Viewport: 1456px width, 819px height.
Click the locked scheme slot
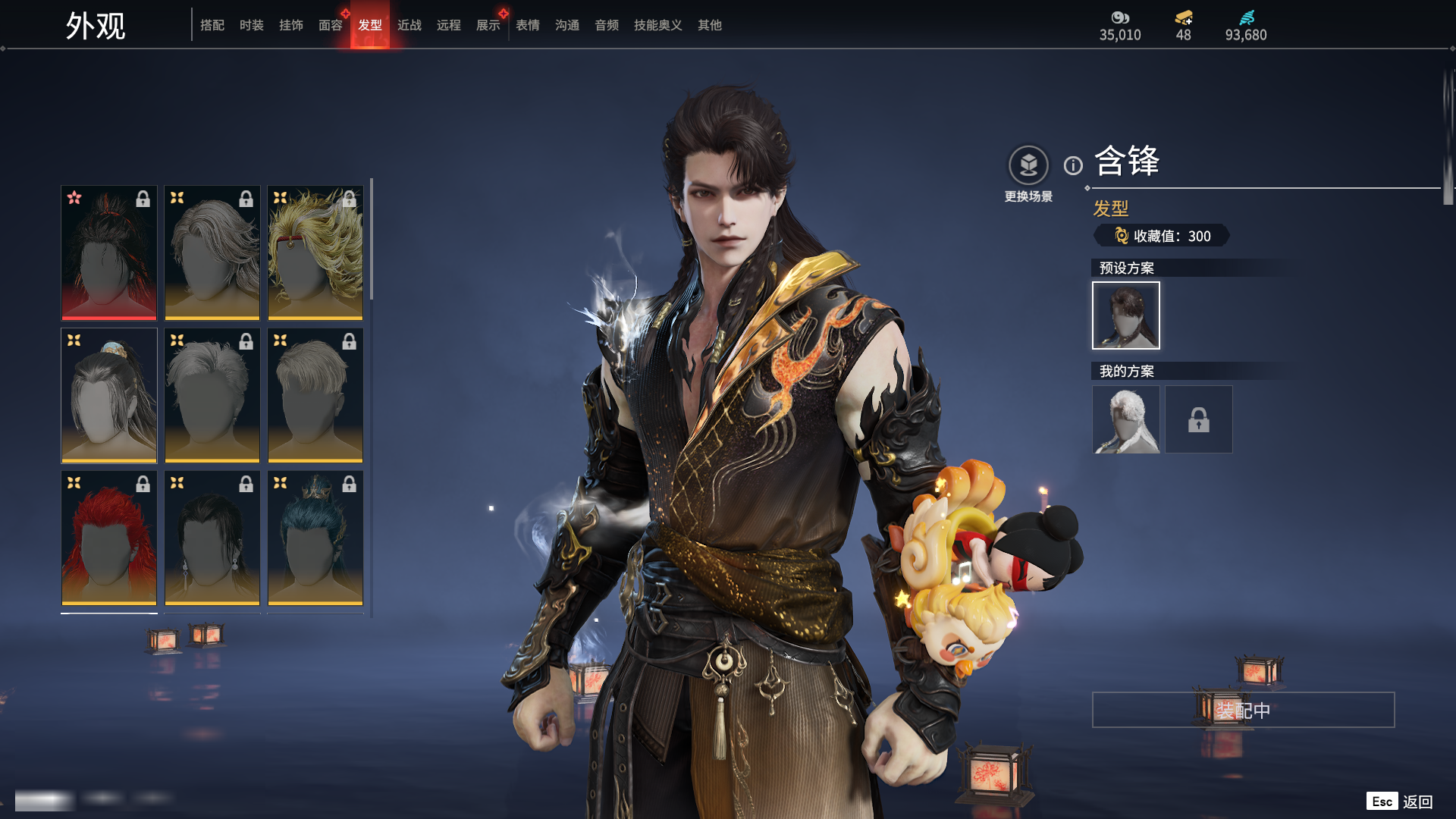[1199, 419]
